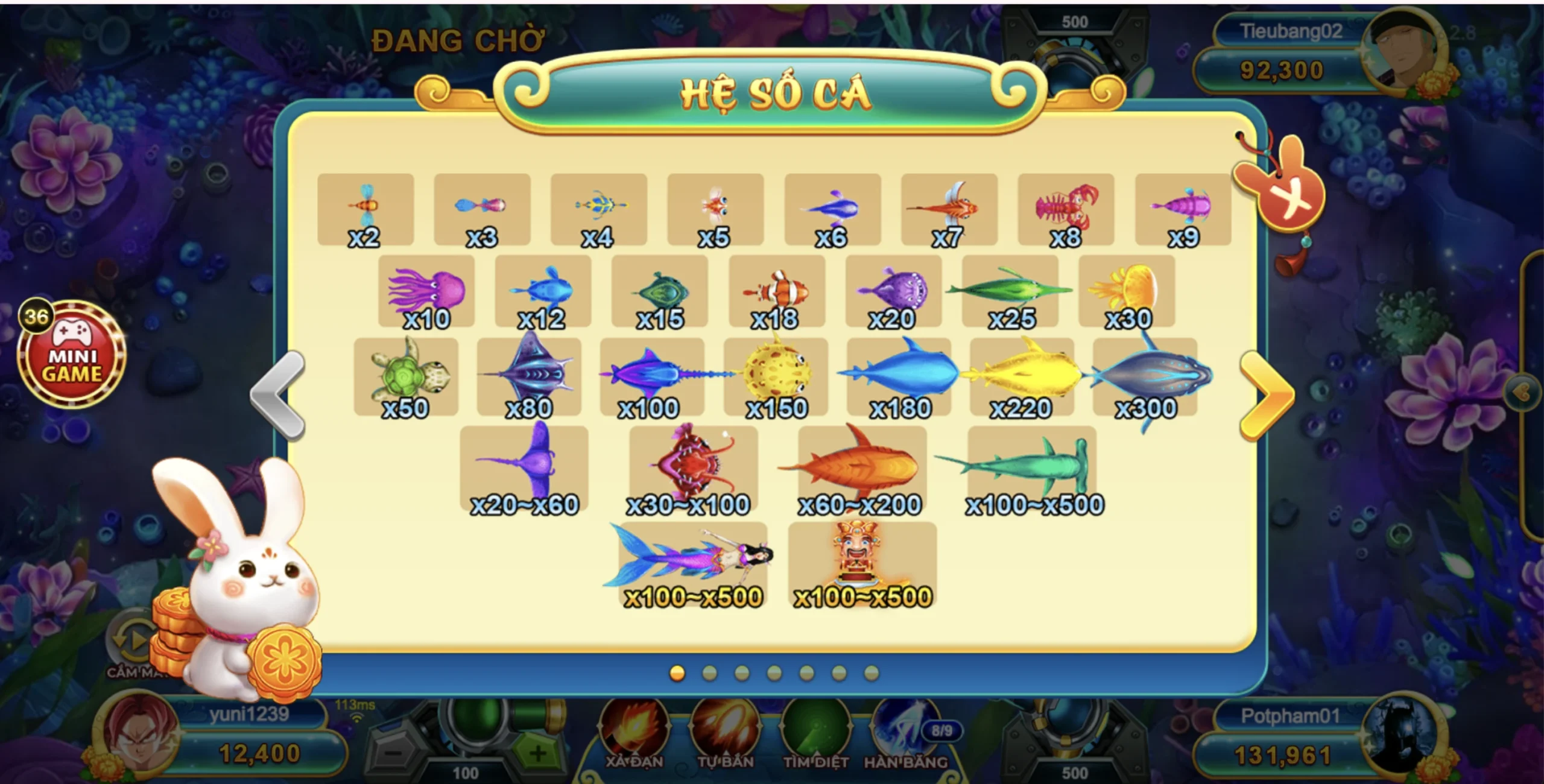This screenshot has height=784, width=1544.
Task: Select the x18 clownfish tile
Action: [x=777, y=291]
